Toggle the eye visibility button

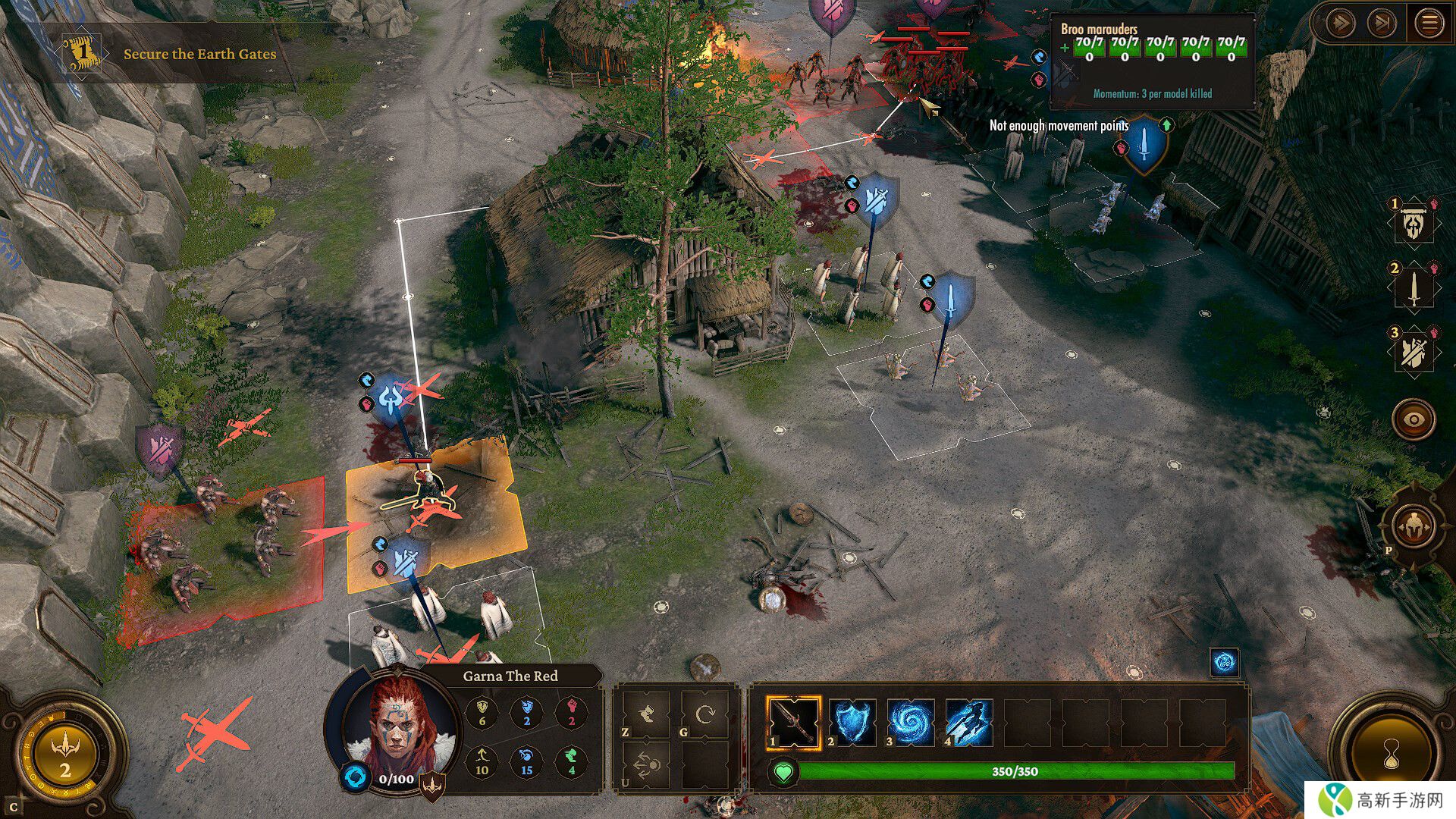click(x=1414, y=418)
